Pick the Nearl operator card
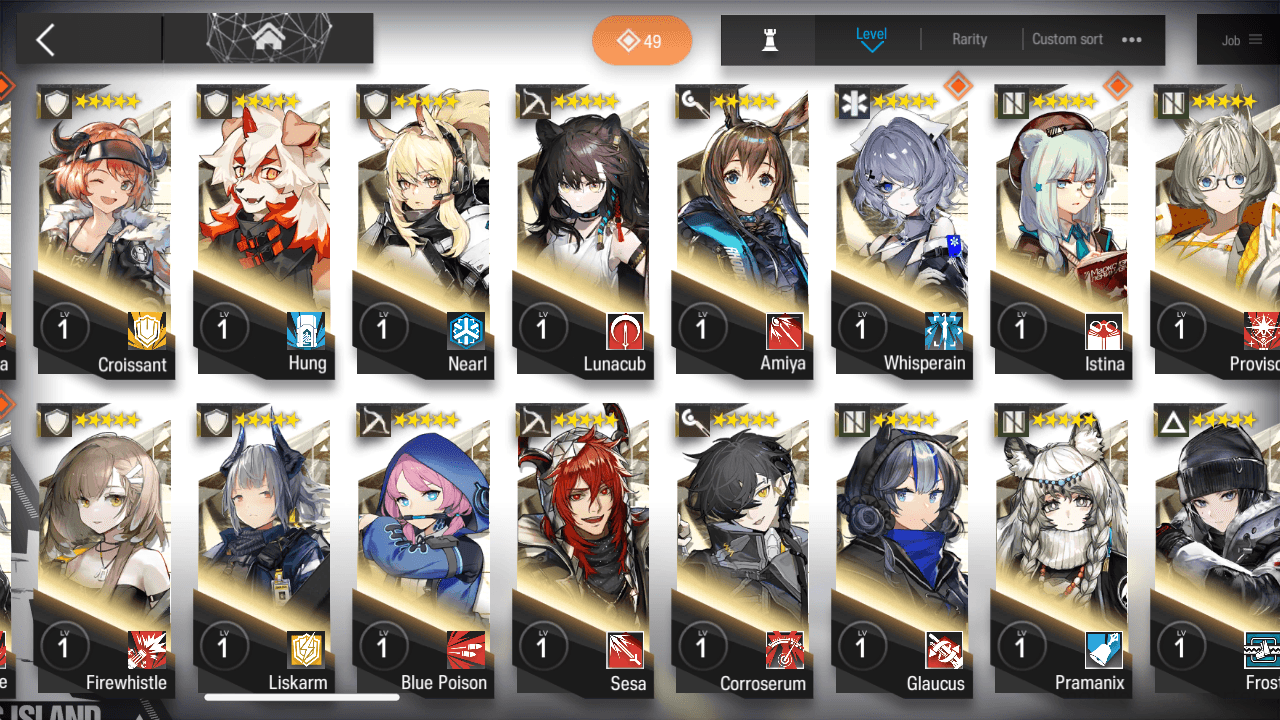 click(x=424, y=230)
